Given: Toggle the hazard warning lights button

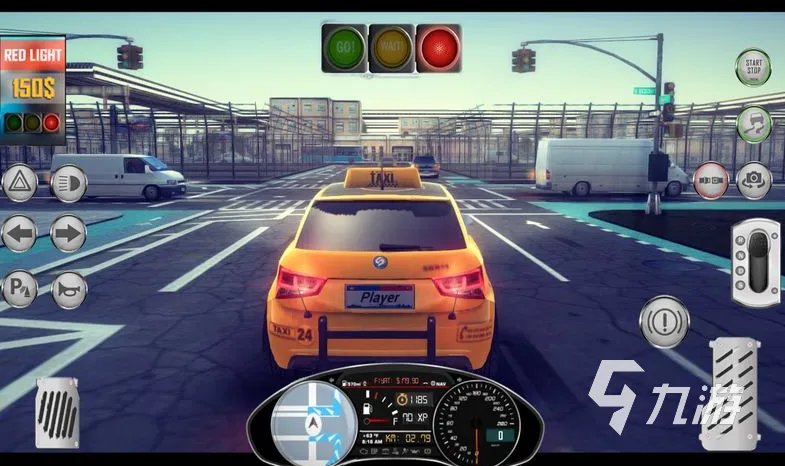Looking at the screenshot, I should (20, 183).
